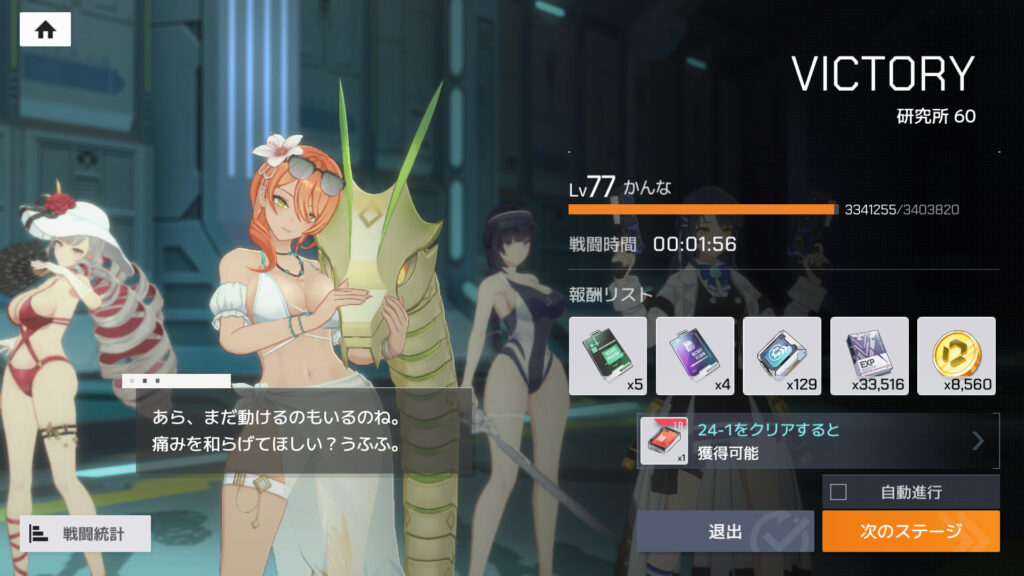
Task: View the EXP reward x33,516
Action: [868, 355]
